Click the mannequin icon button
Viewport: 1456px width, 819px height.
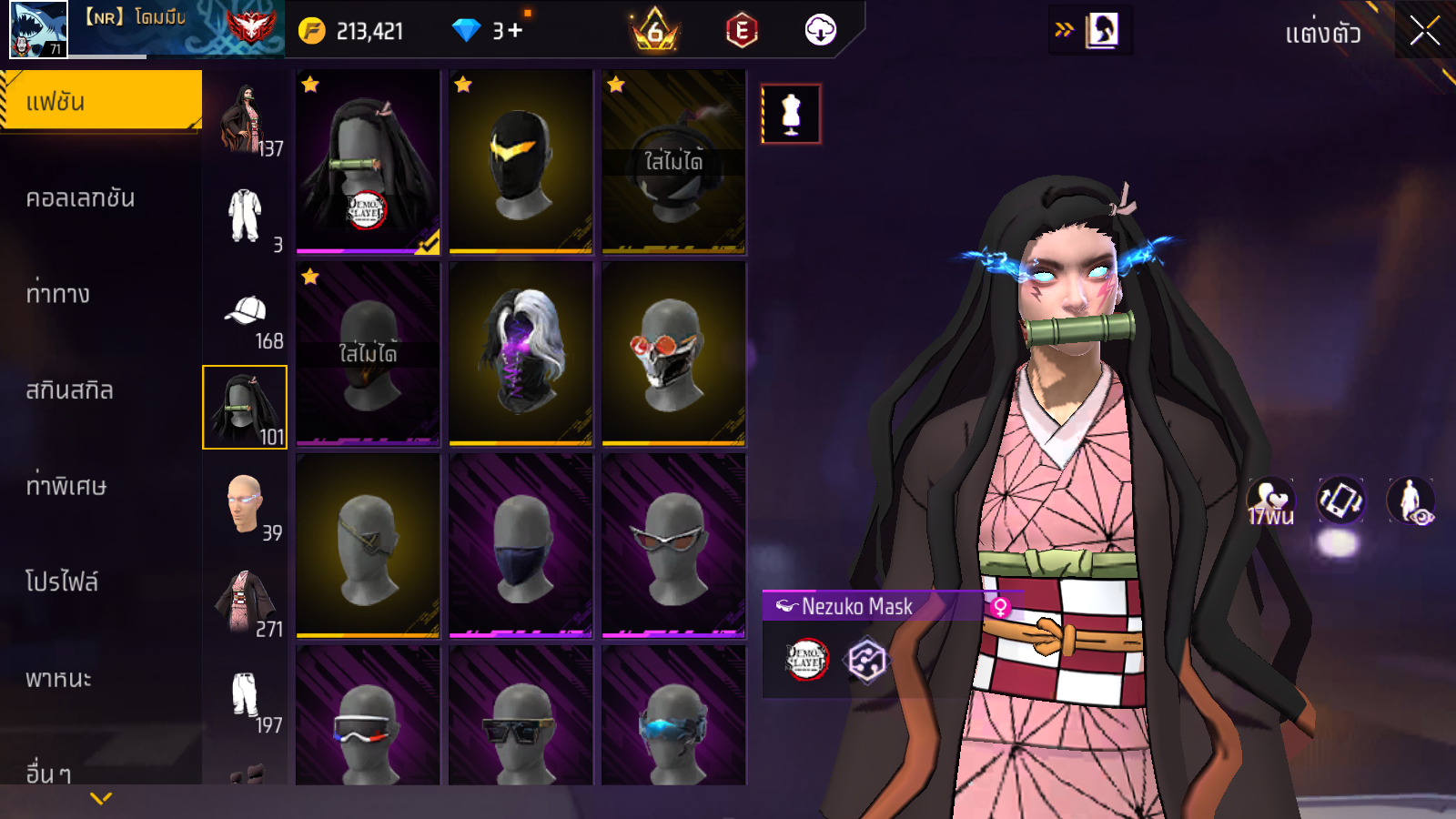tap(791, 115)
